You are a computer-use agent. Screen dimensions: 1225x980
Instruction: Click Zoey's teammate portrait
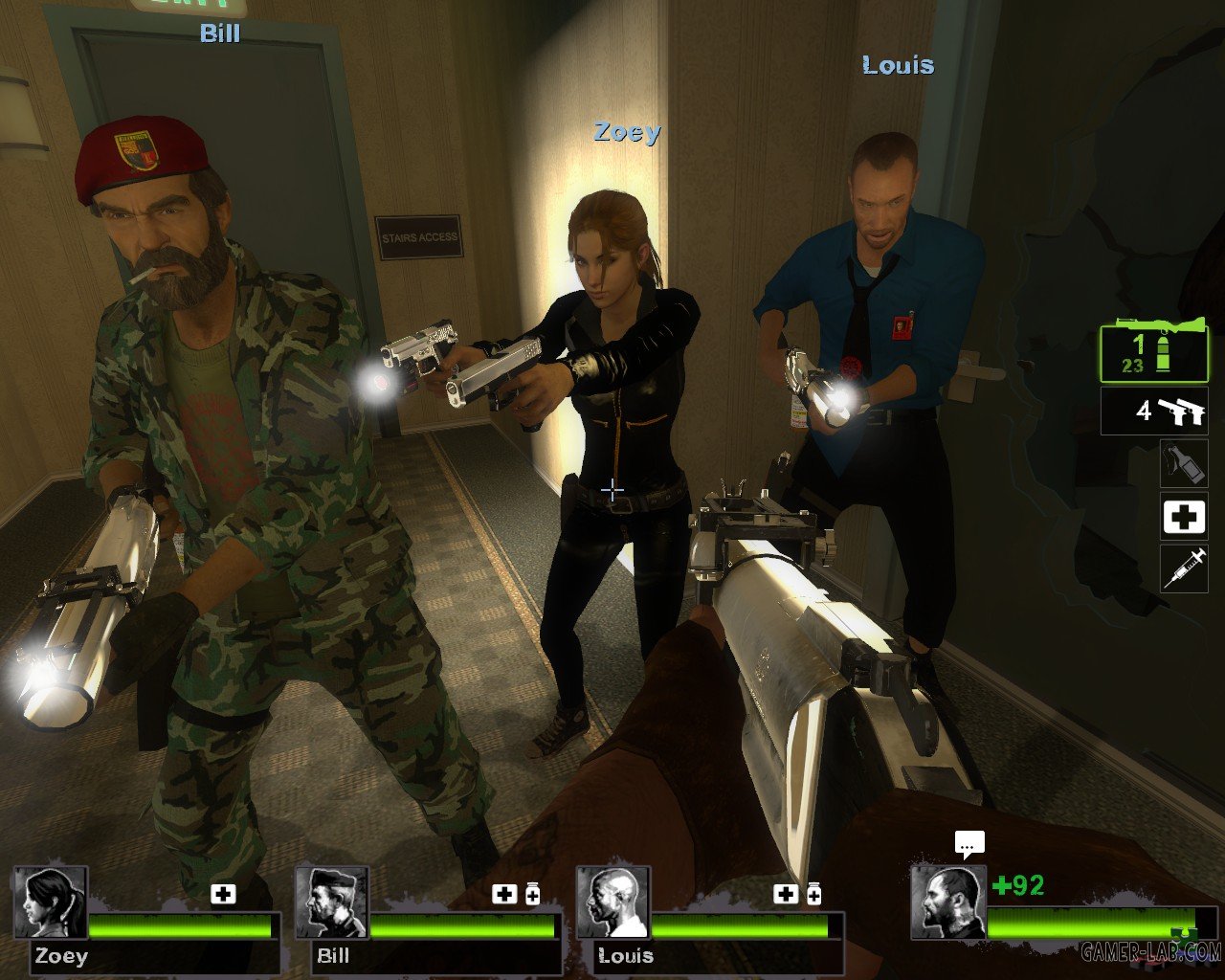point(51,902)
